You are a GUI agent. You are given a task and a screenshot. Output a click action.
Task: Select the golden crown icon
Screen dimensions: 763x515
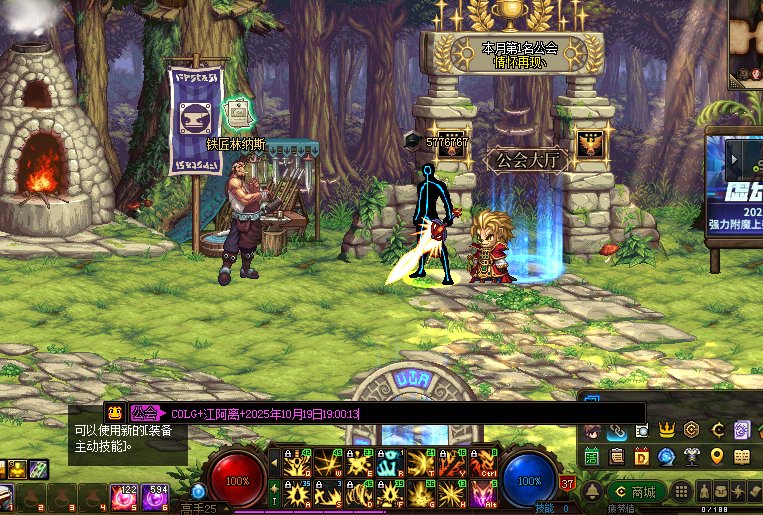point(667,431)
